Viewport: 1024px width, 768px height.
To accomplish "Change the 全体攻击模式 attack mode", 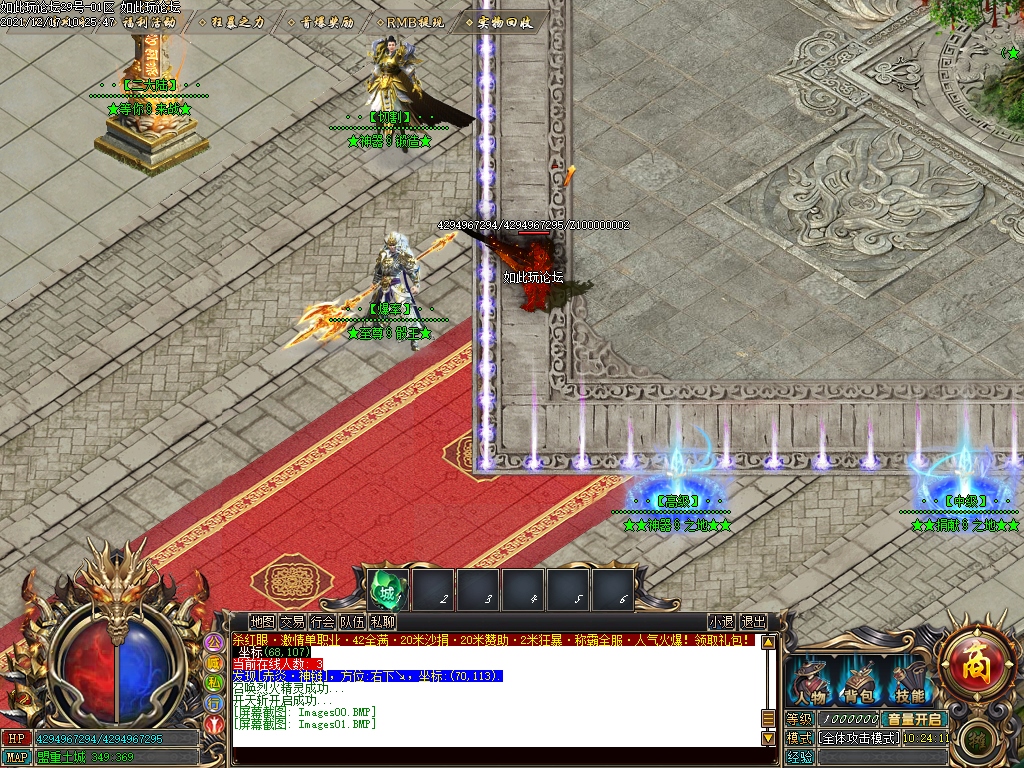I will pyautogui.click(x=858, y=738).
